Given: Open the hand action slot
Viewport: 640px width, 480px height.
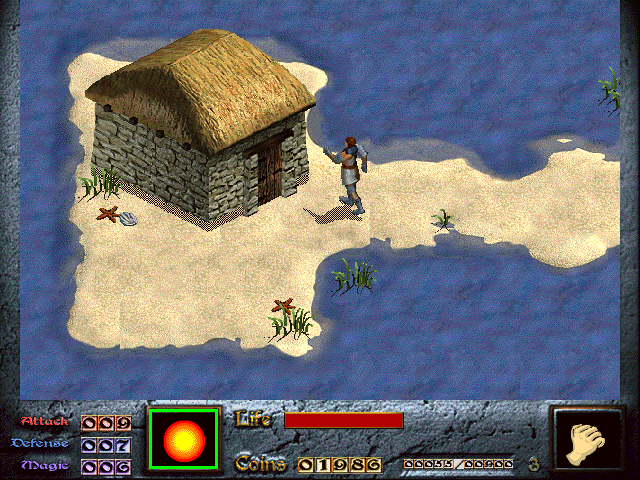Looking at the screenshot, I should coord(587,441).
